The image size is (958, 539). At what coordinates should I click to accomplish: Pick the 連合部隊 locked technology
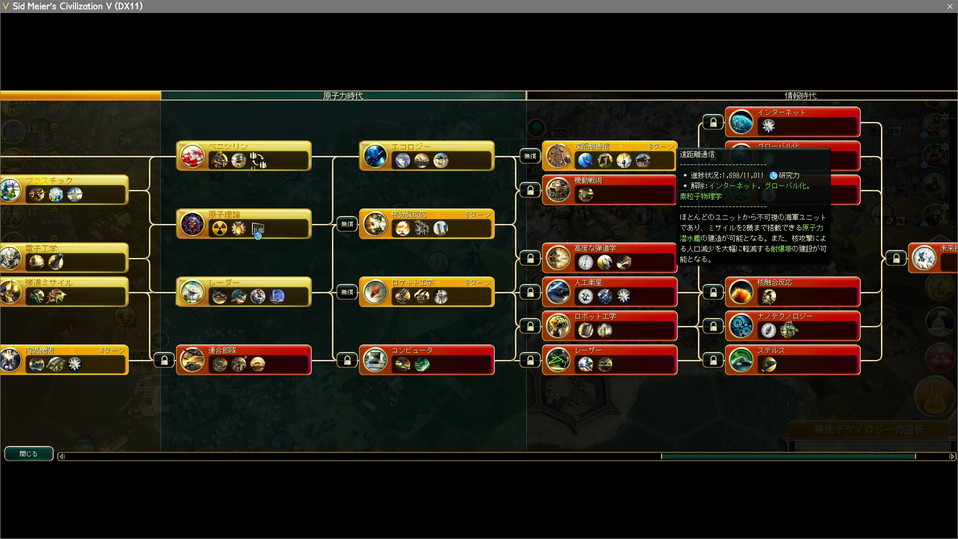coord(244,360)
